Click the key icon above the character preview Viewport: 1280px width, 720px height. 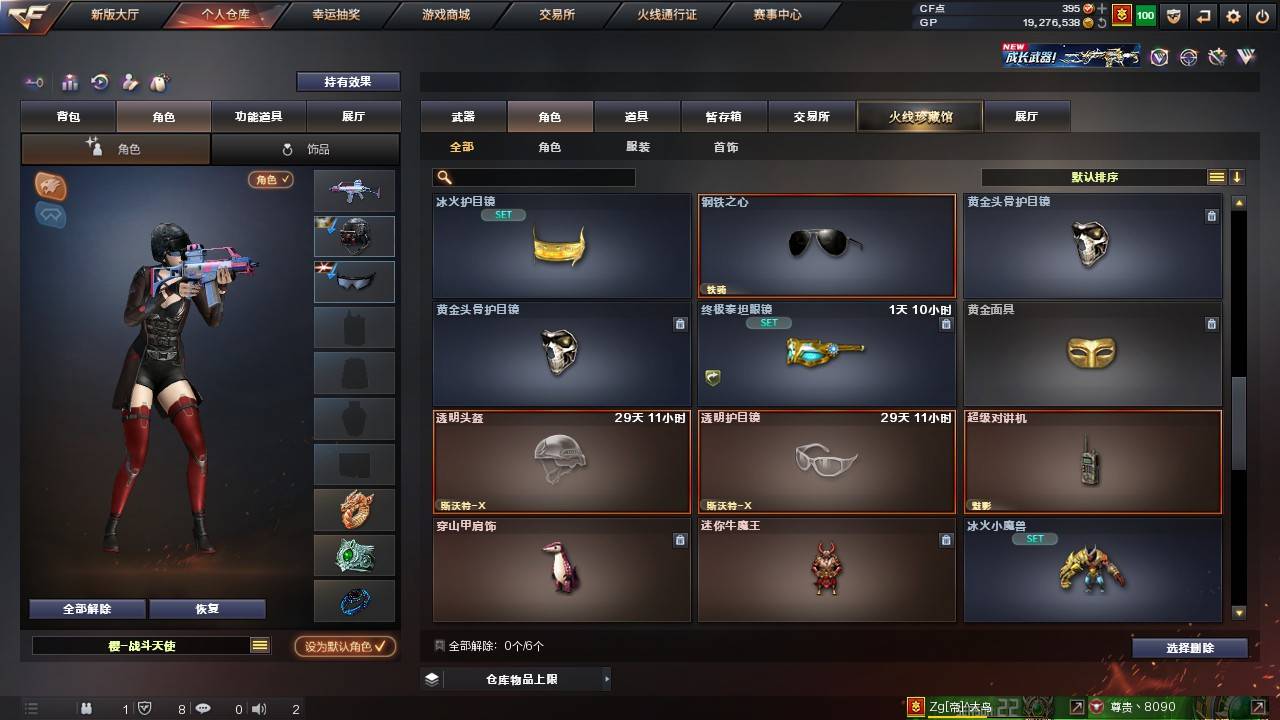coord(33,84)
